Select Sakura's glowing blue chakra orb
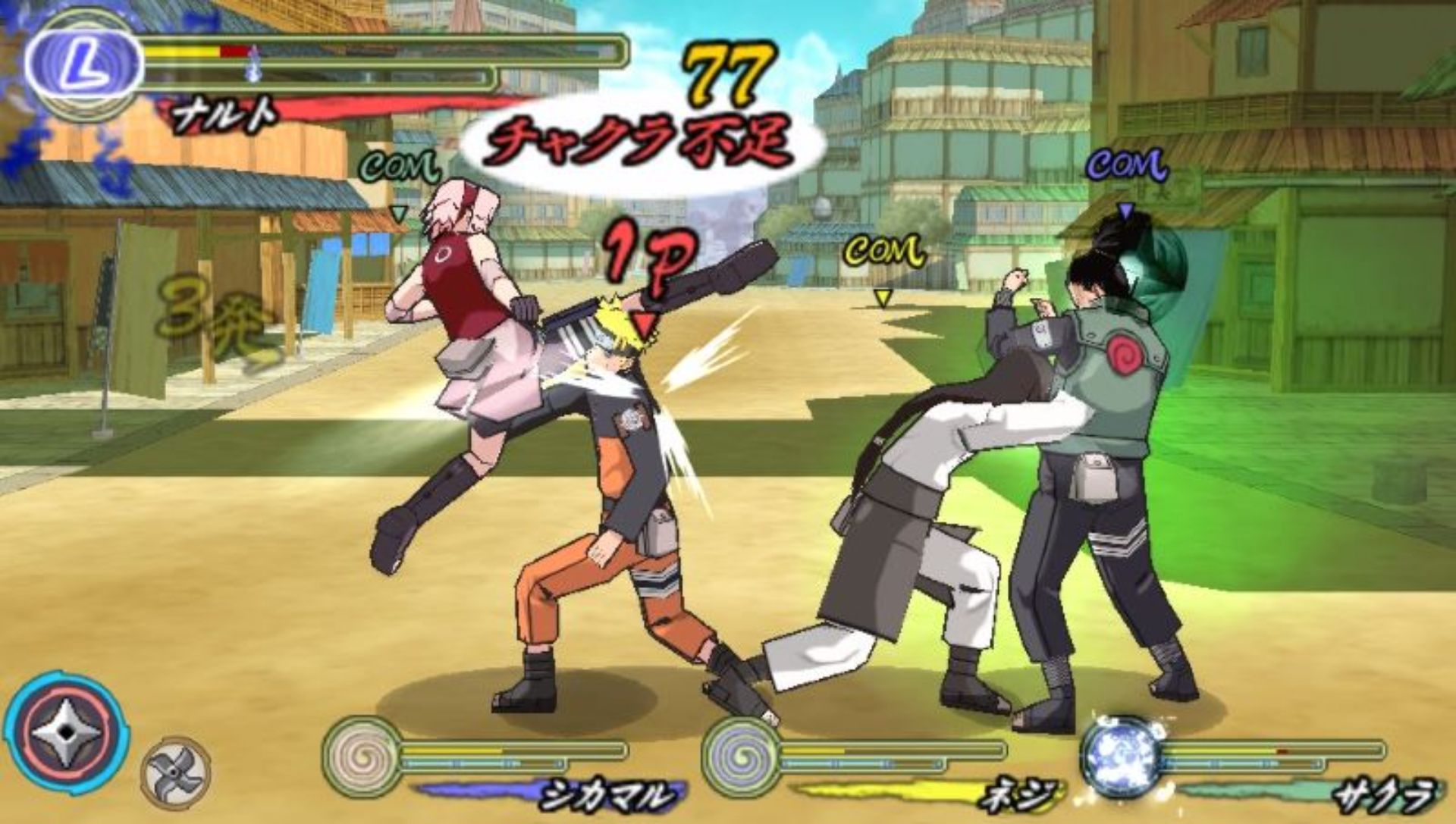 point(1122,756)
